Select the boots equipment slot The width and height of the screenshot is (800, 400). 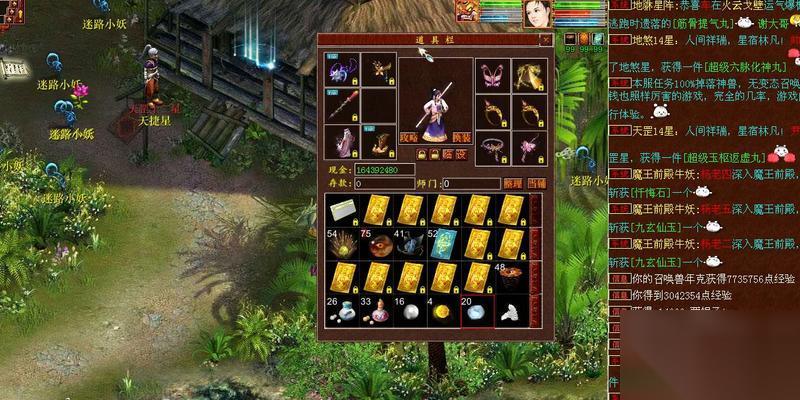[x=378, y=142]
